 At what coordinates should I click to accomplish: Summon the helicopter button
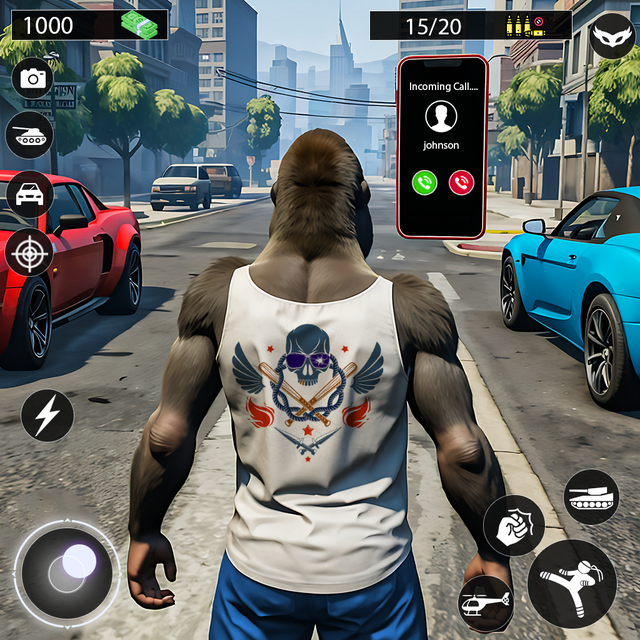tap(487, 603)
